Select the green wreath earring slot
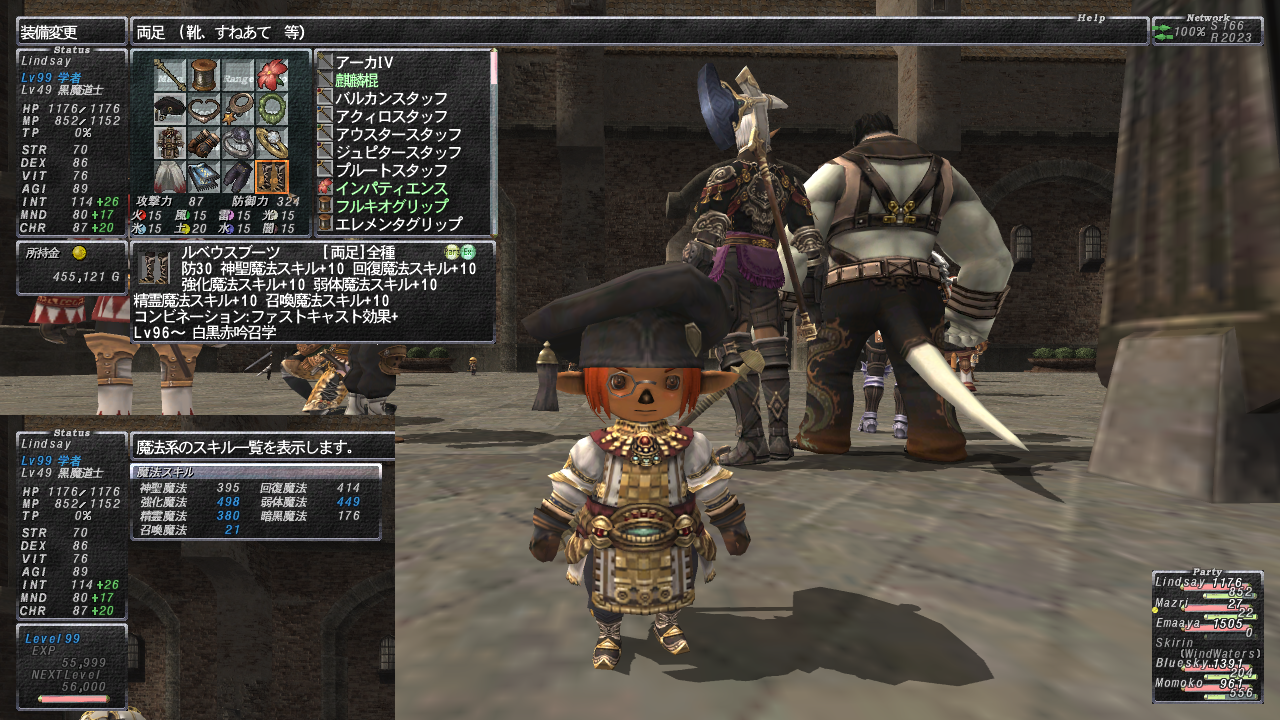The height and width of the screenshot is (720, 1280). coord(271,108)
